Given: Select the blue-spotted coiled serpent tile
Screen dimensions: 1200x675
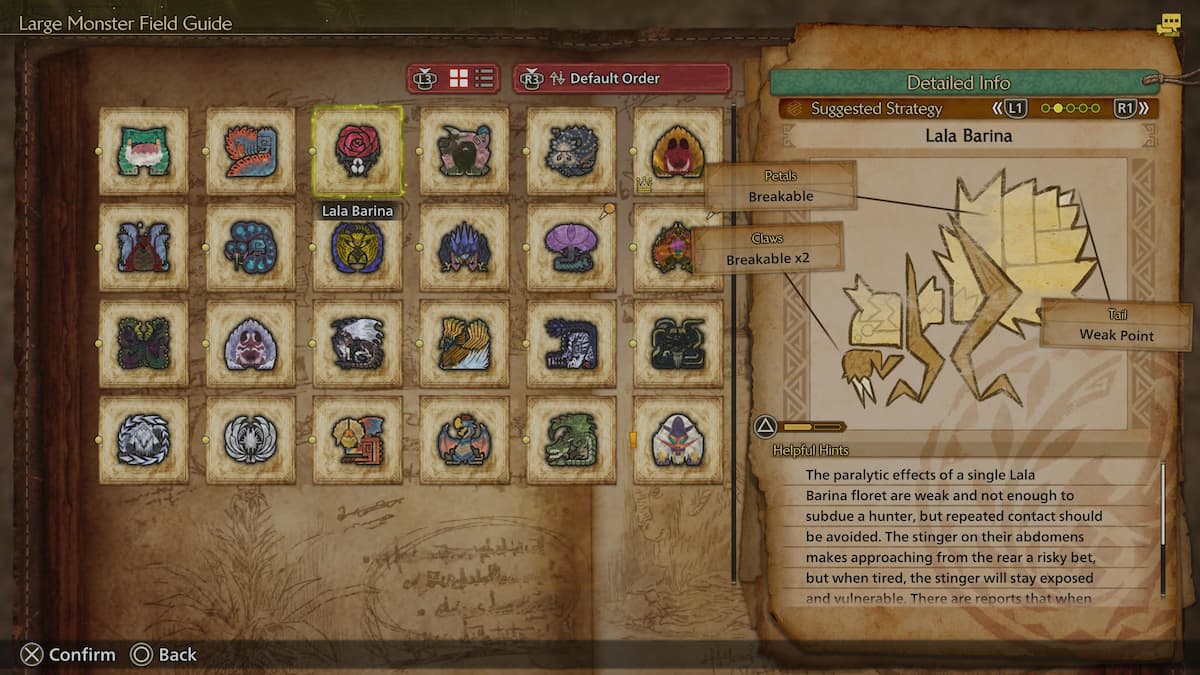Looking at the screenshot, I should click(x=250, y=247).
